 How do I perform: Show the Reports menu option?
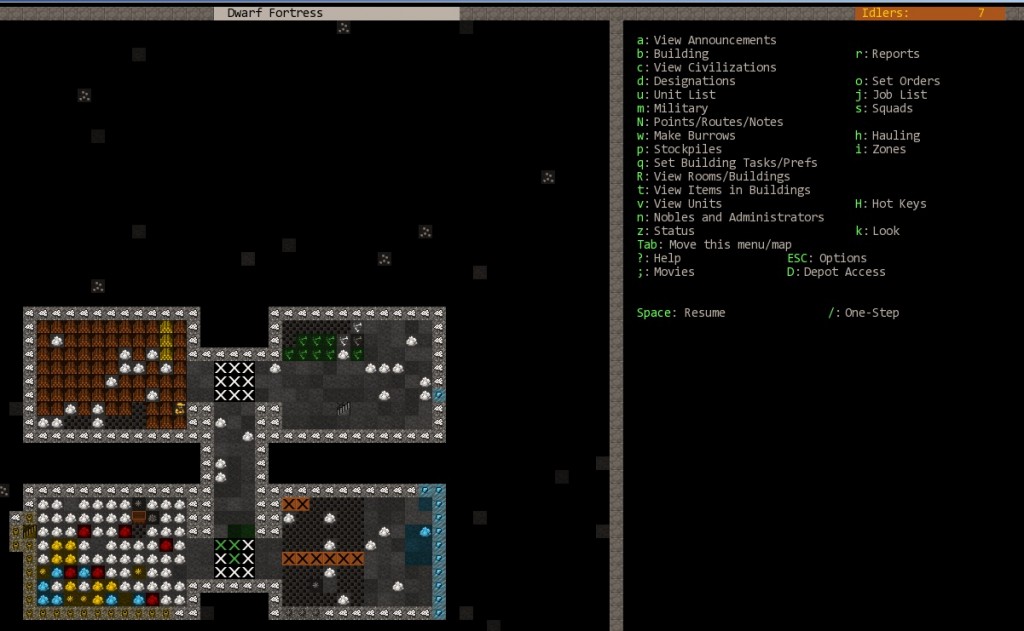894,54
